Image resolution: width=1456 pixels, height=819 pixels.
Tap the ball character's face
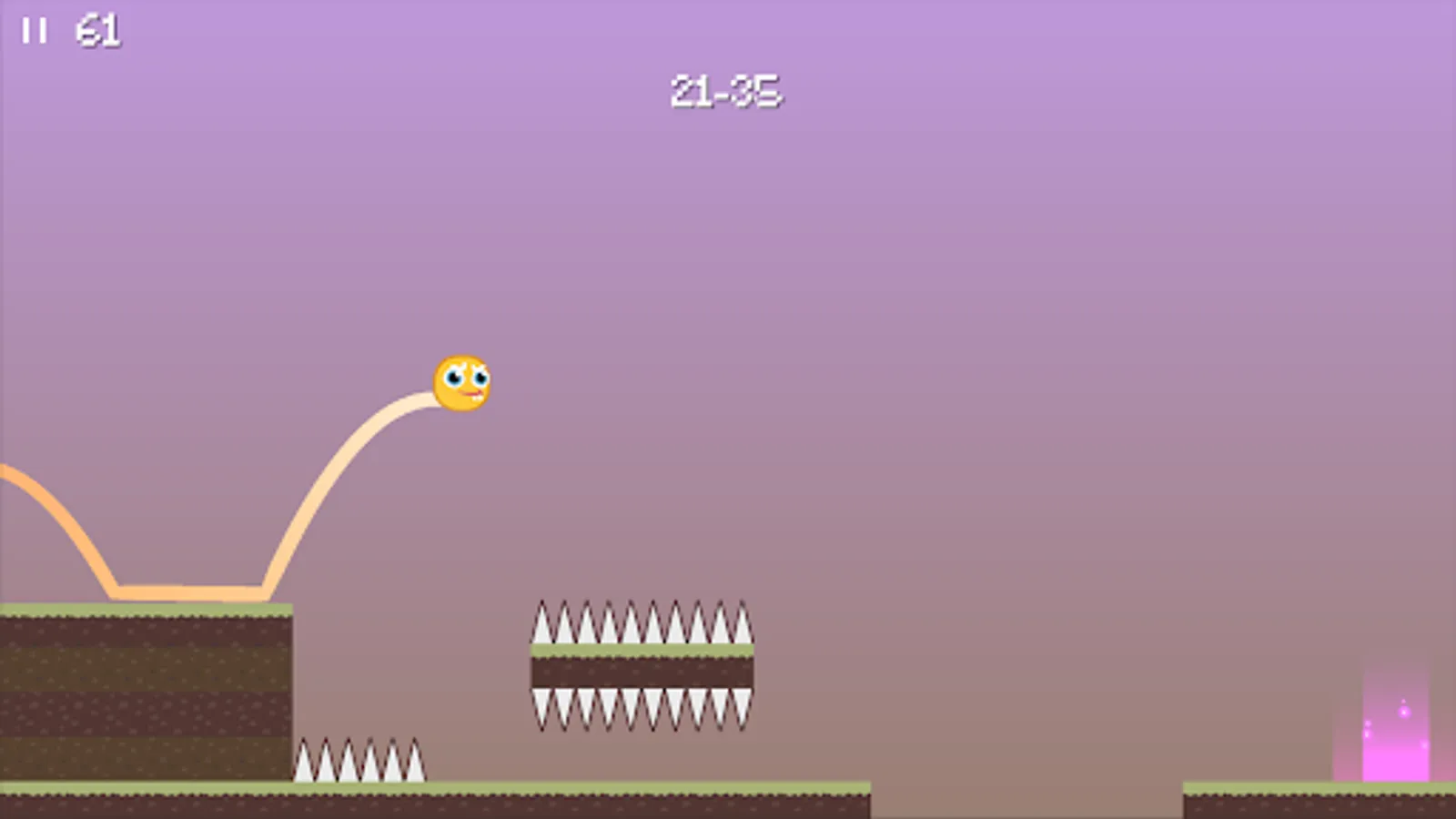pos(466,380)
